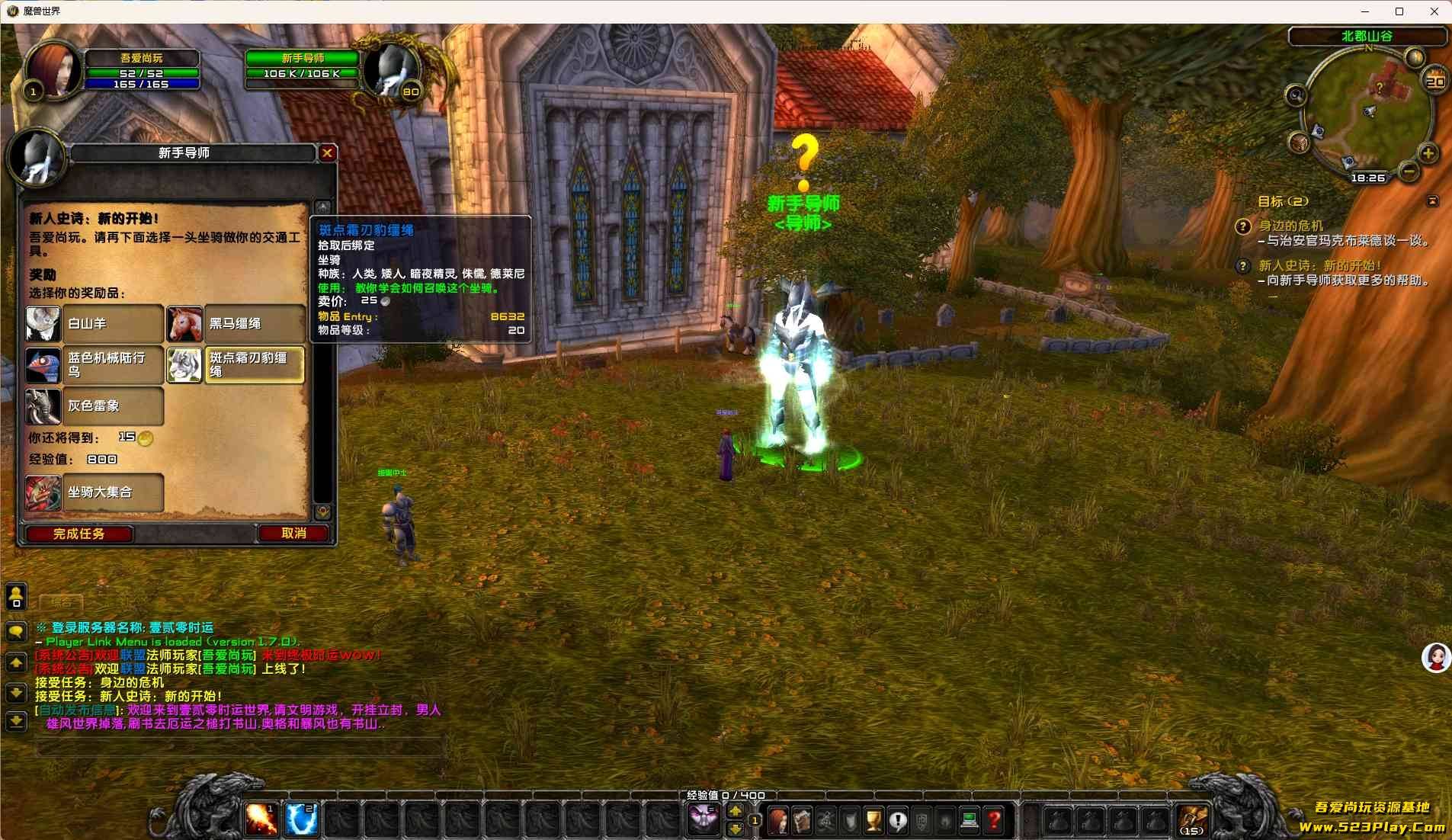The width and height of the screenshot is (1452, 840).
Task: Activate the Frost Armor spell in slot 2
Action: coord(301,820)
